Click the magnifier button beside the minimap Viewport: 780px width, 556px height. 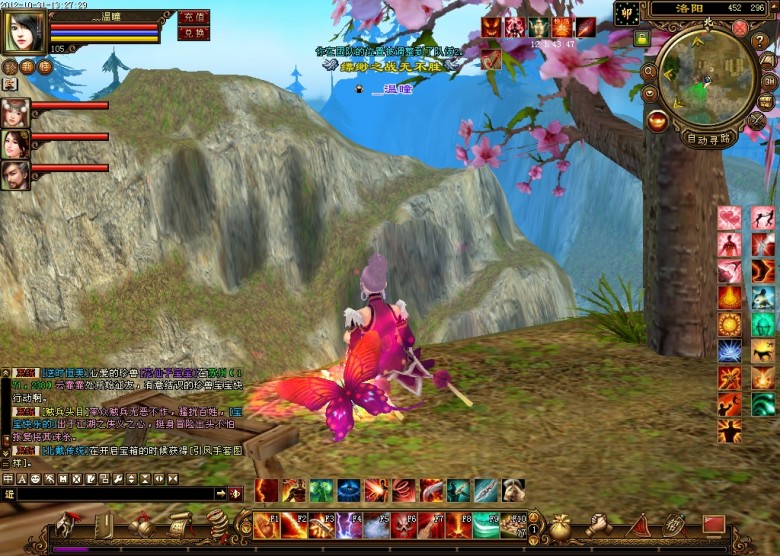(x=649, y=71)
